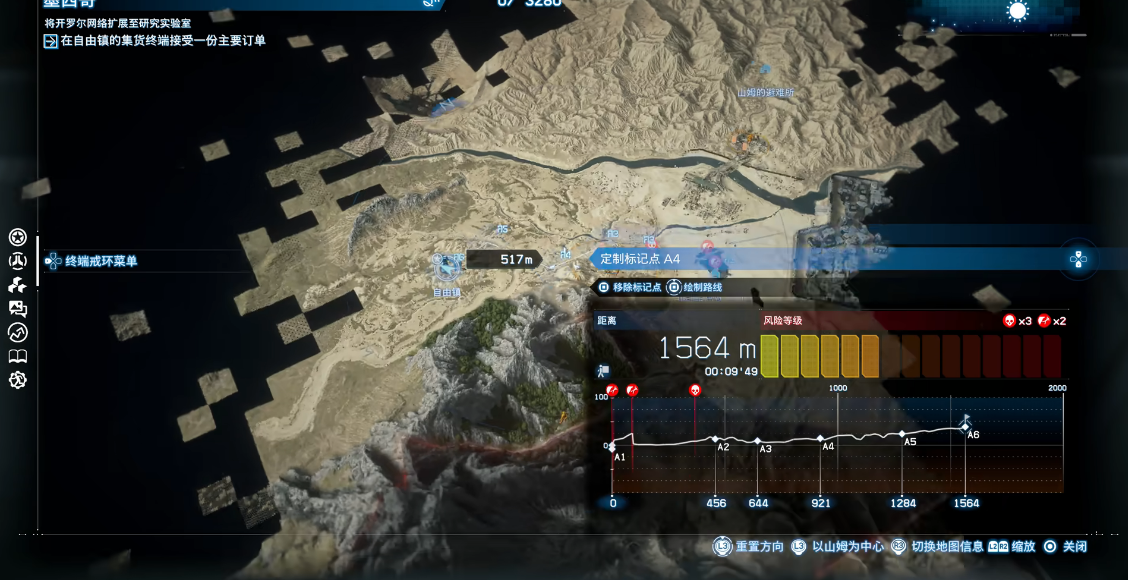Viewport: 1128px width, 580px height.
Task: Open the star emblem menu icon
Action: tap(17, 237)
